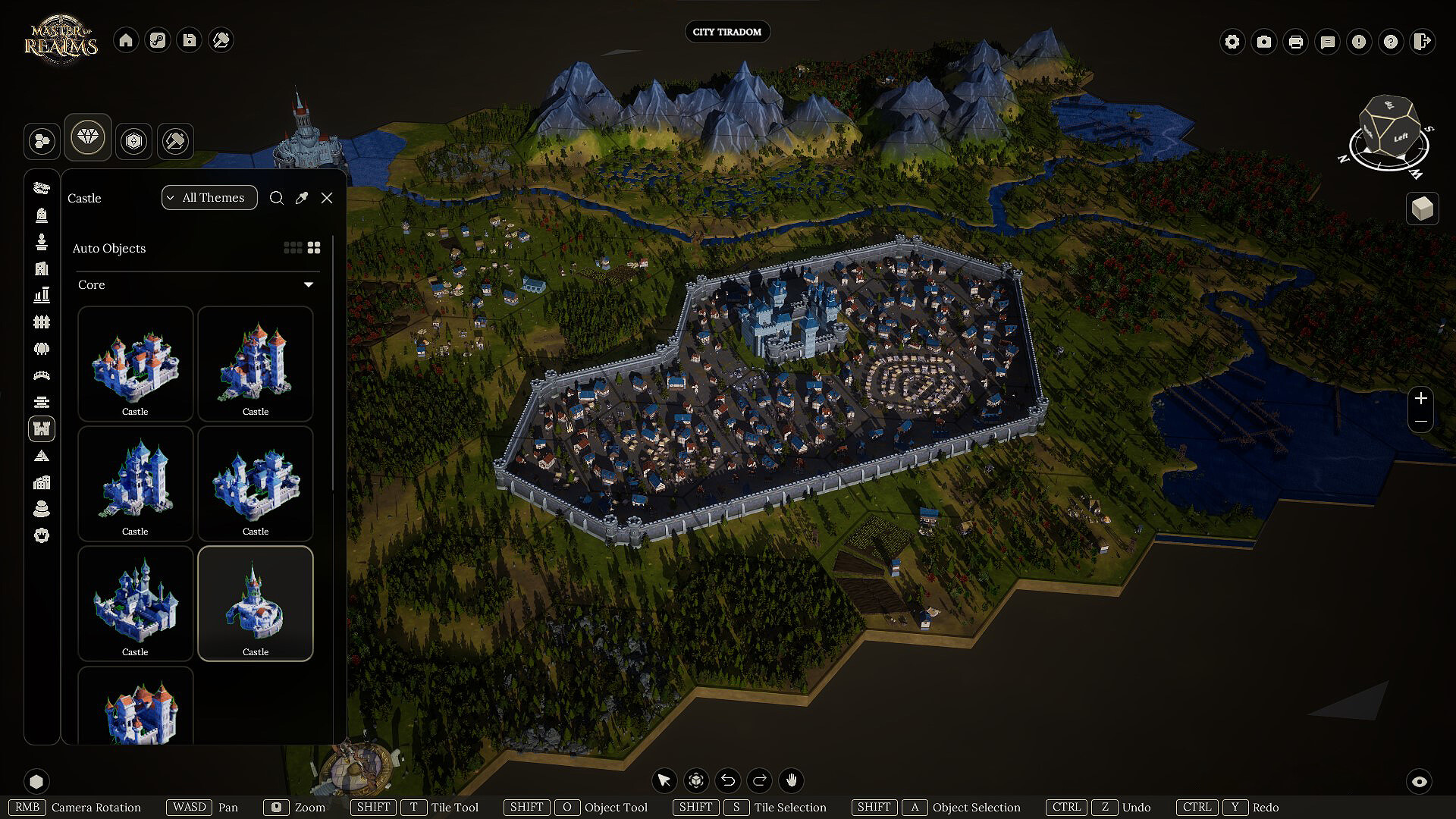The image size is (1456, 819).
Task: Collapse the Core category
Action: coord(309,285)
